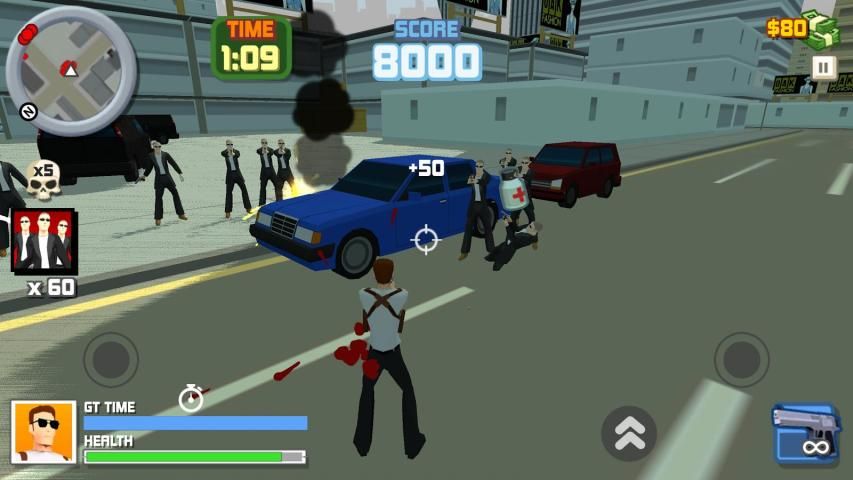Tap the double-chevron jump button
This screenshot has height=480, width=853.
click(629, 433)
